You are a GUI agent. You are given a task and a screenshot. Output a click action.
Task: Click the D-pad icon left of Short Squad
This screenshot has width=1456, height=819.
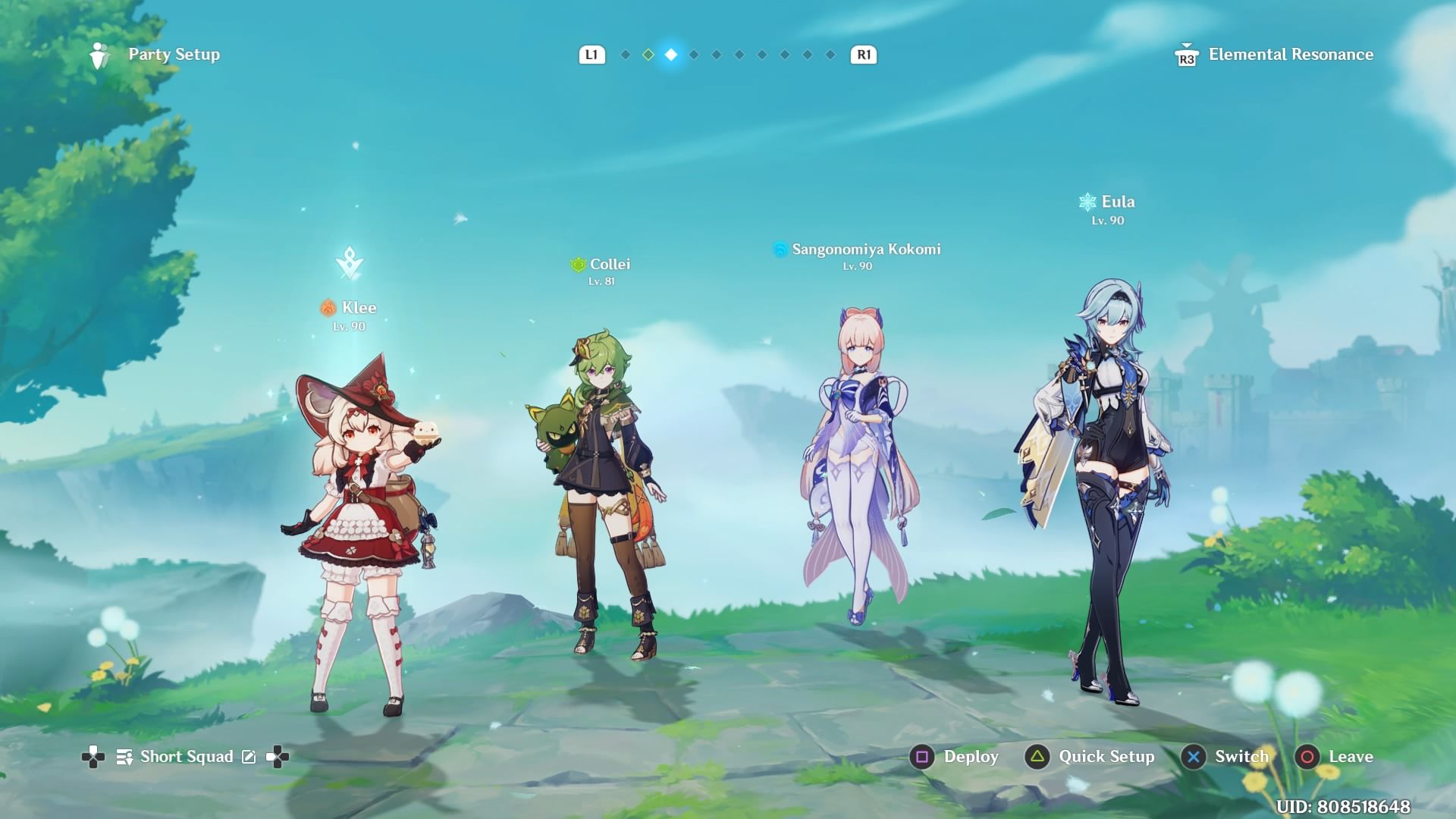pyautogui.click(x=93, y=756)
